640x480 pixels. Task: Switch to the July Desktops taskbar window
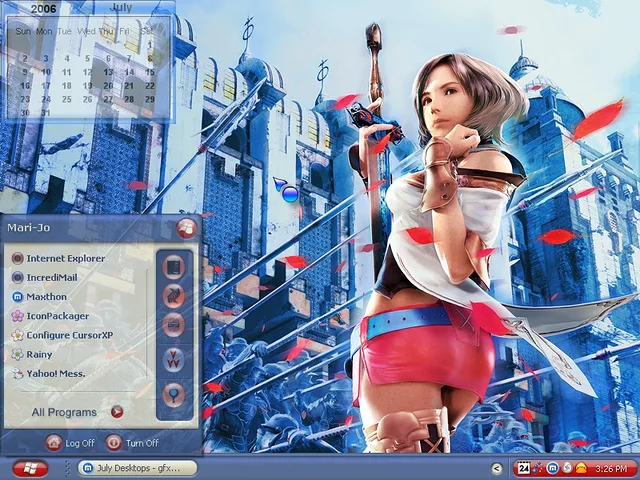coord(137,468)
